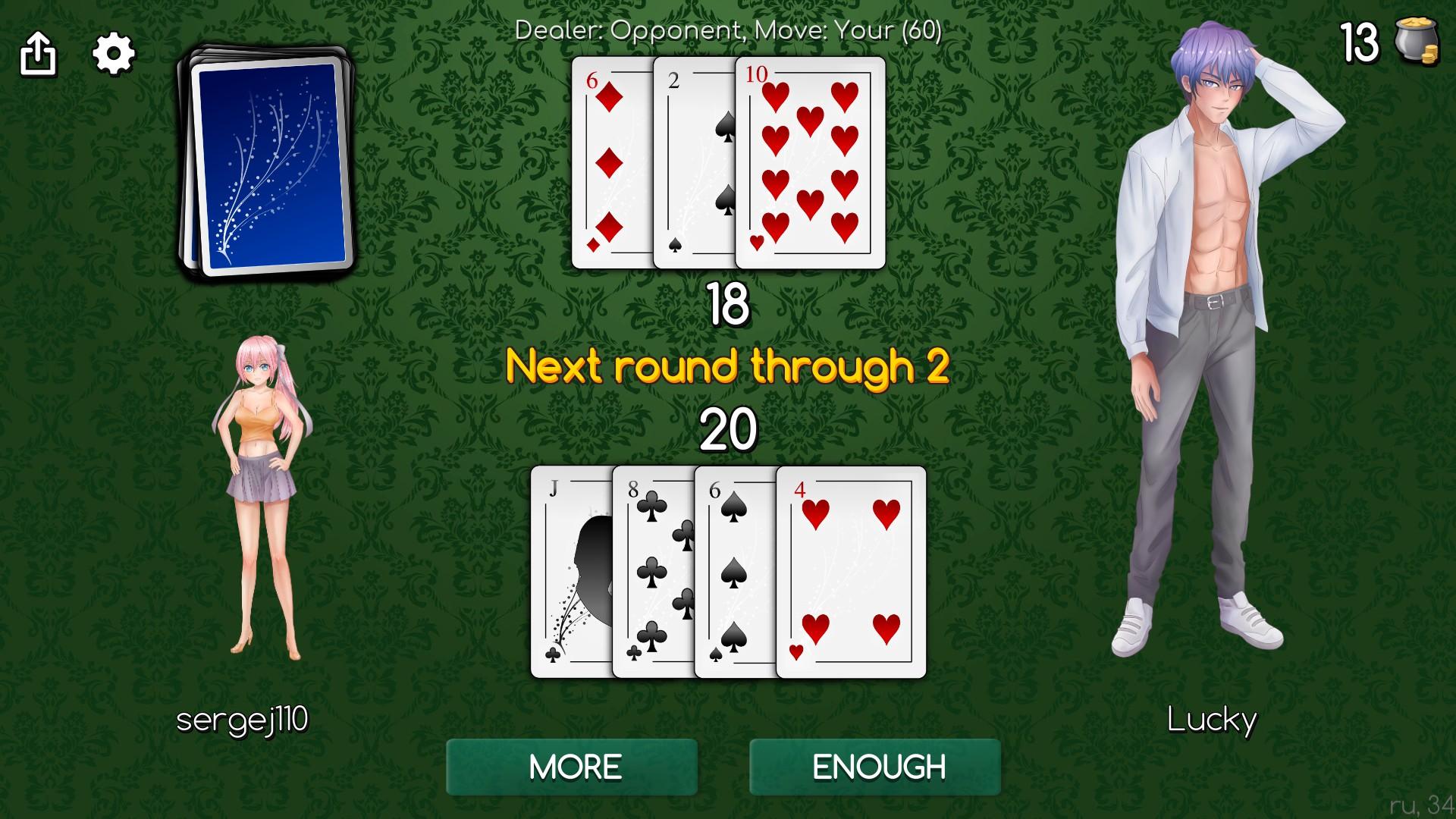Select the 6 of spades card
The height and width of the screenshot is (819, 1456).
coord(732,569)
